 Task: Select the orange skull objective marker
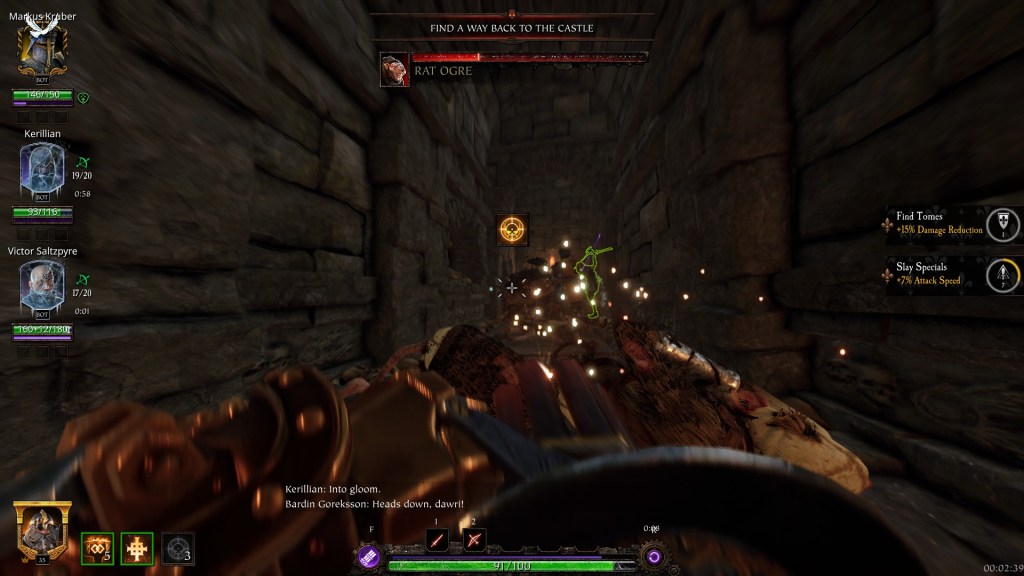[513, 230]
